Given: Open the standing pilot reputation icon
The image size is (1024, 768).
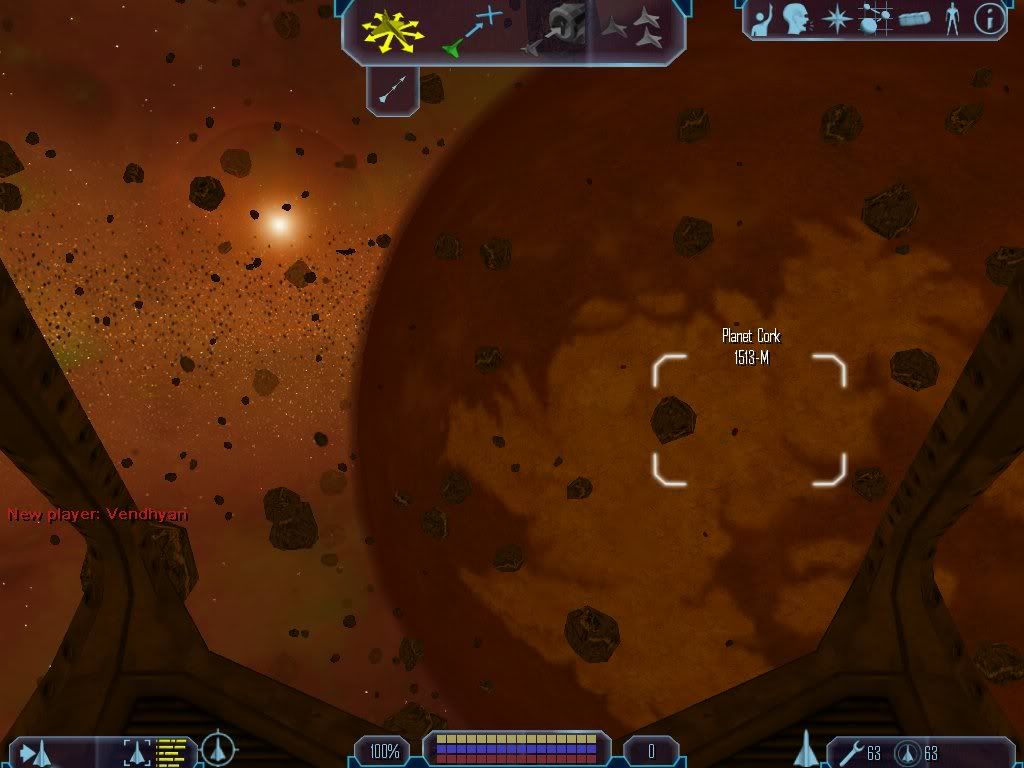Looking at the screenshot, I should pos(950,19).
